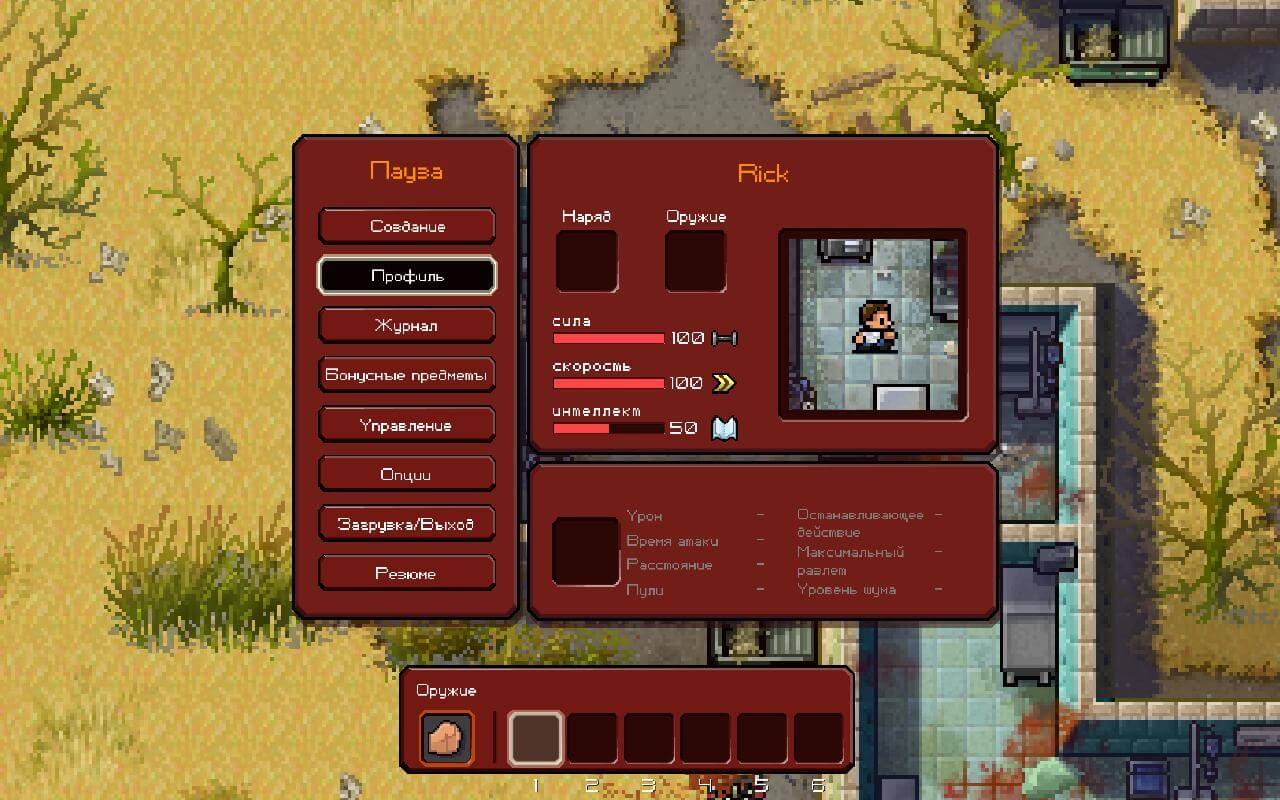Select the Профиль menu entry
Viewport: 1280px width, 800px height.
(407, 276)
